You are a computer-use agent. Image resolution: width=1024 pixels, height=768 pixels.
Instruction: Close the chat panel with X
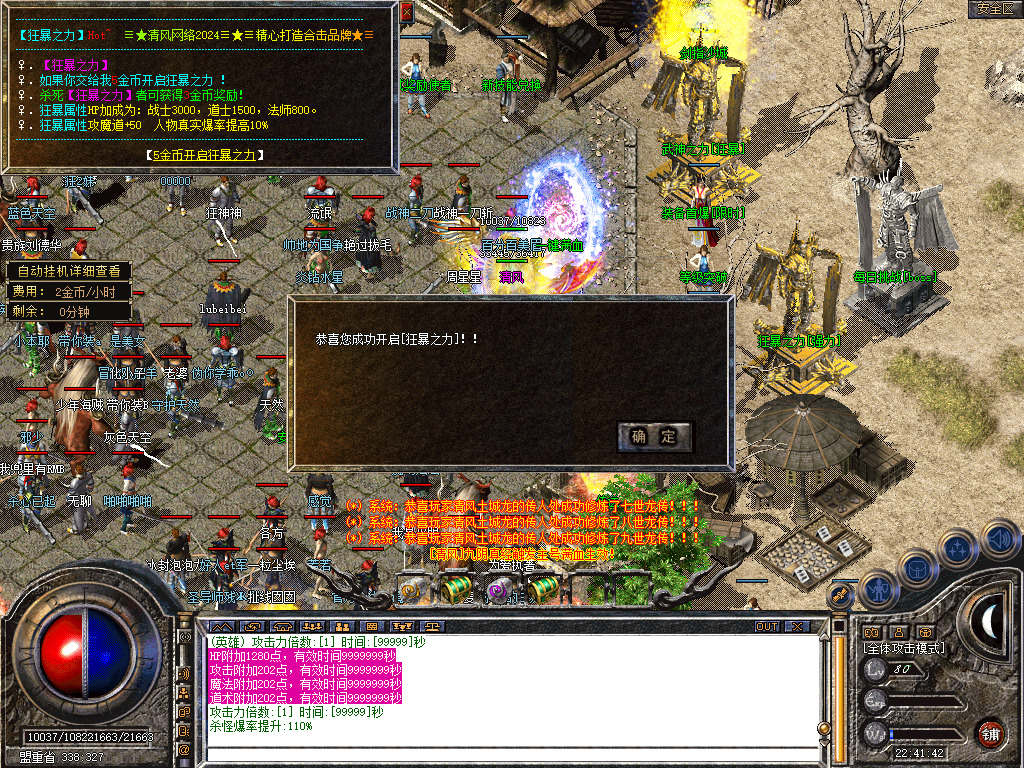click(x=797, y=626)
